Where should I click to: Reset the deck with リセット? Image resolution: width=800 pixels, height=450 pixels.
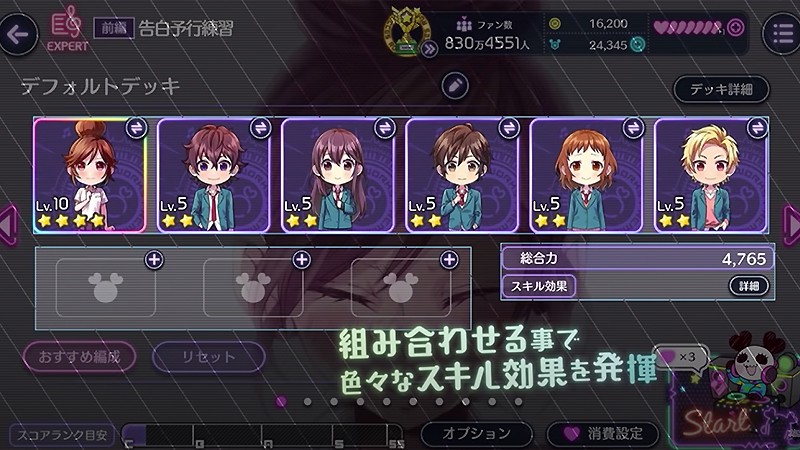coord(209,356)
